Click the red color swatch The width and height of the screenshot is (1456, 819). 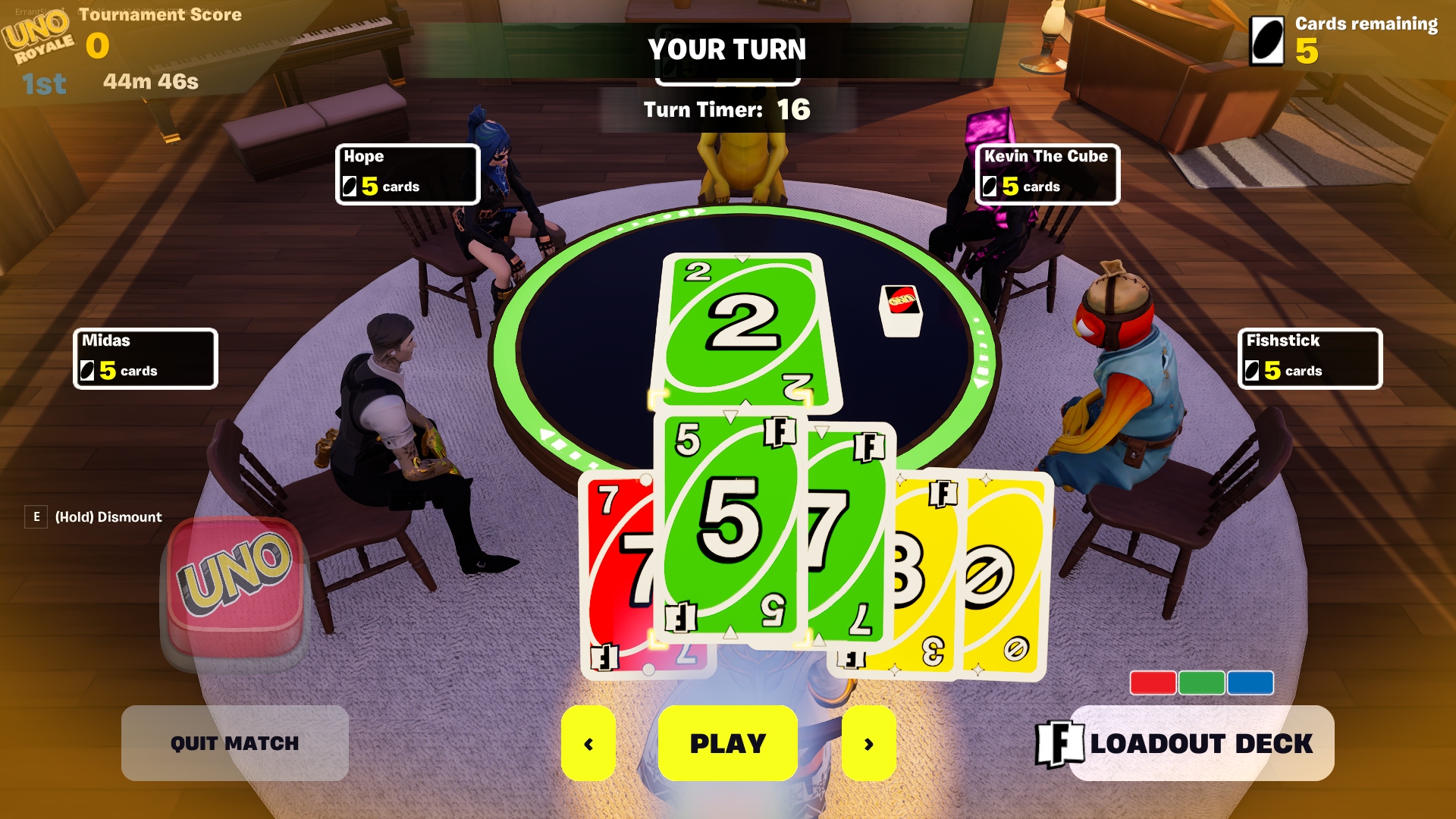1152,682
